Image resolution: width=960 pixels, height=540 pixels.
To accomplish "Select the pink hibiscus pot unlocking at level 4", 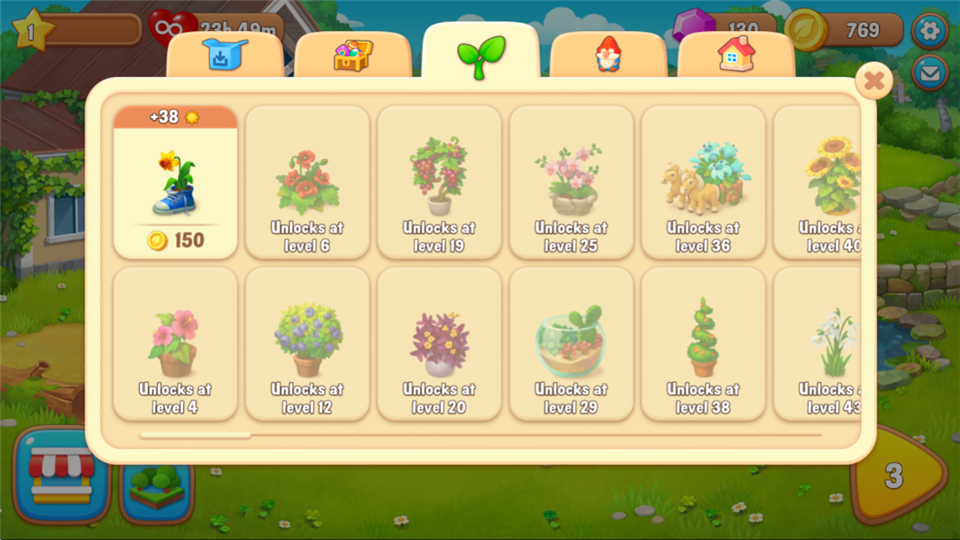I will (x=175, y=344).
